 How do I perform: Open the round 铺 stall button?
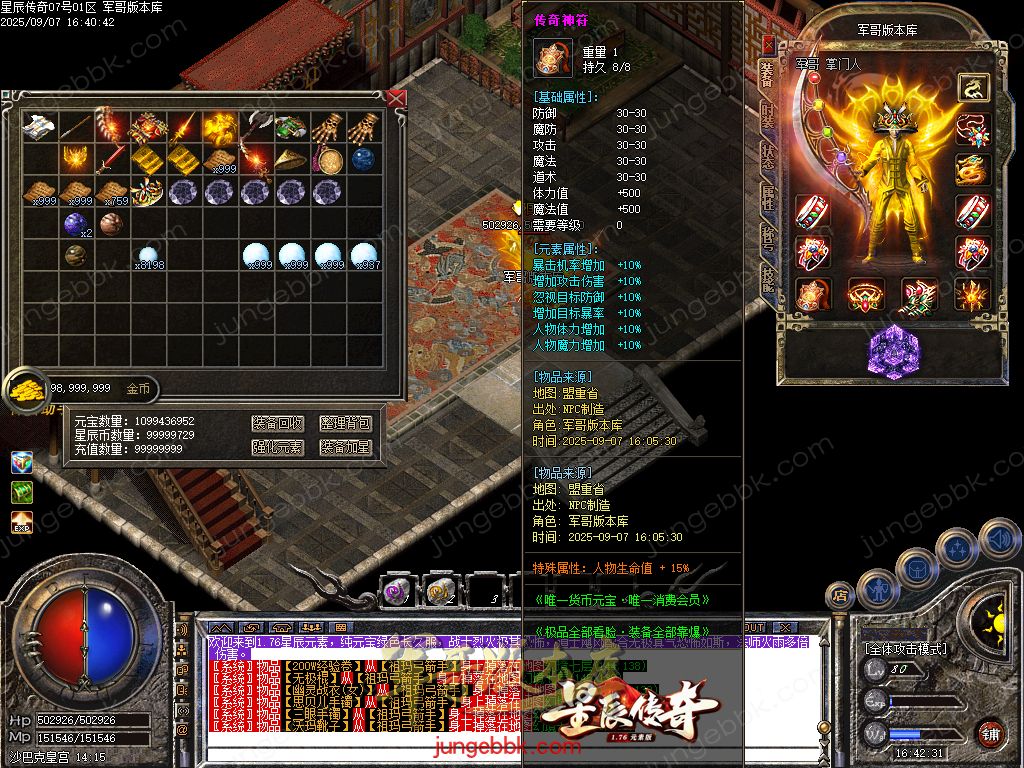[x=990, y=733]
